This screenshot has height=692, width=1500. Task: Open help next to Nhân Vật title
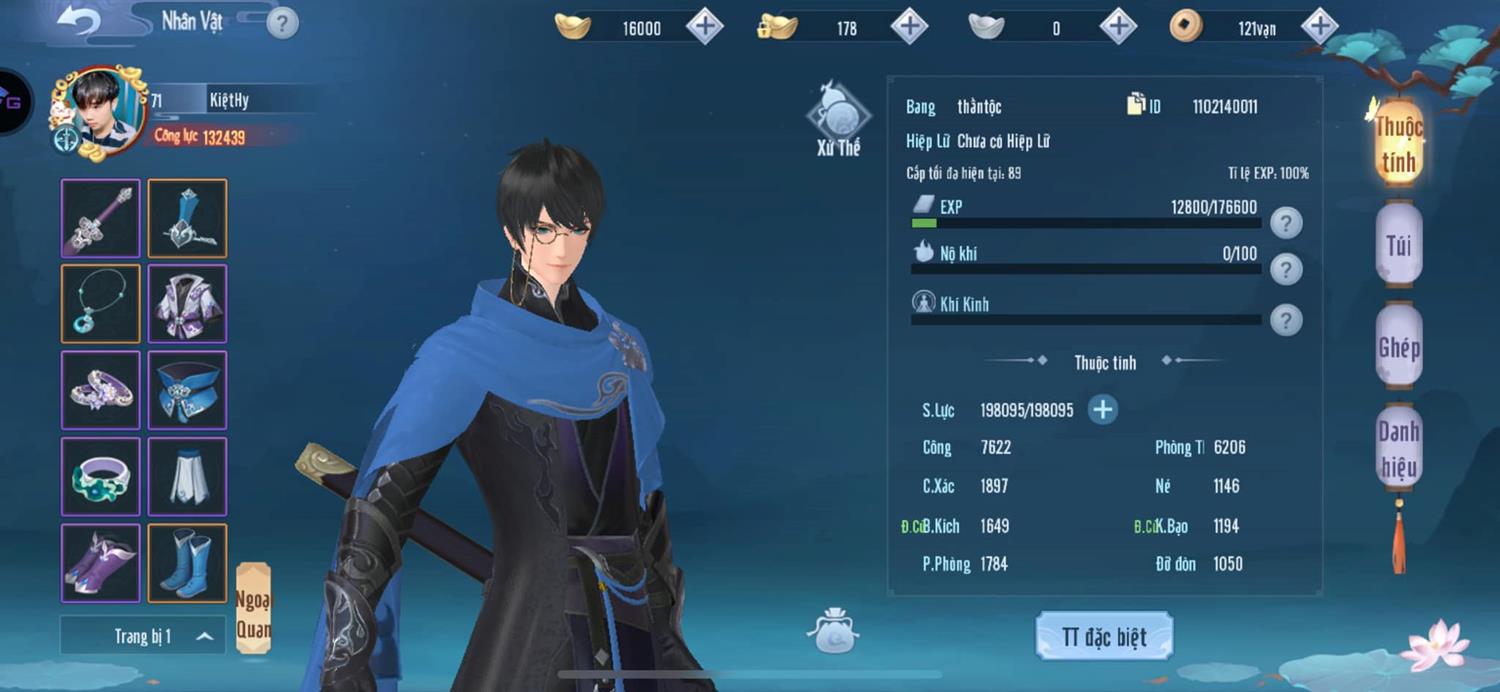tap(282, 22)
